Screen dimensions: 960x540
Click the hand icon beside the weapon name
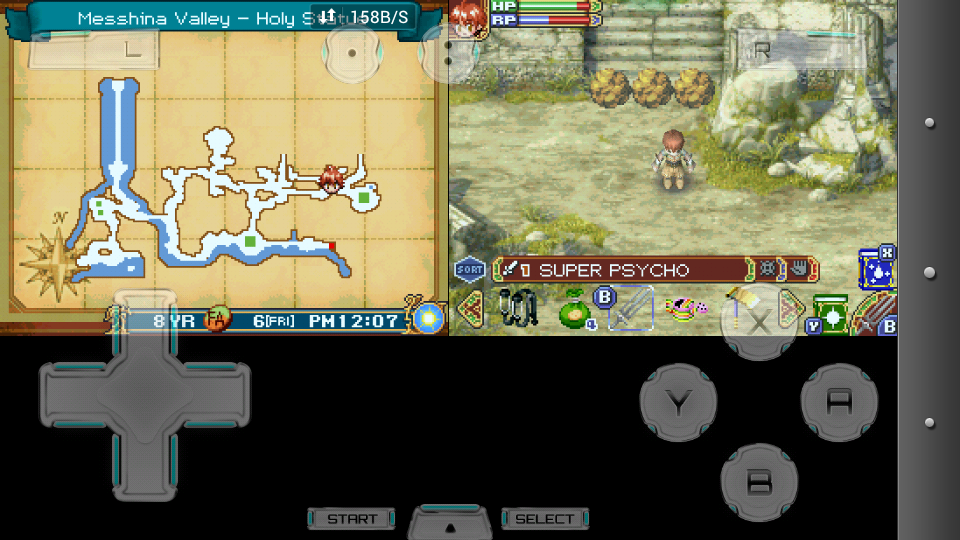[x=801, y=270]
